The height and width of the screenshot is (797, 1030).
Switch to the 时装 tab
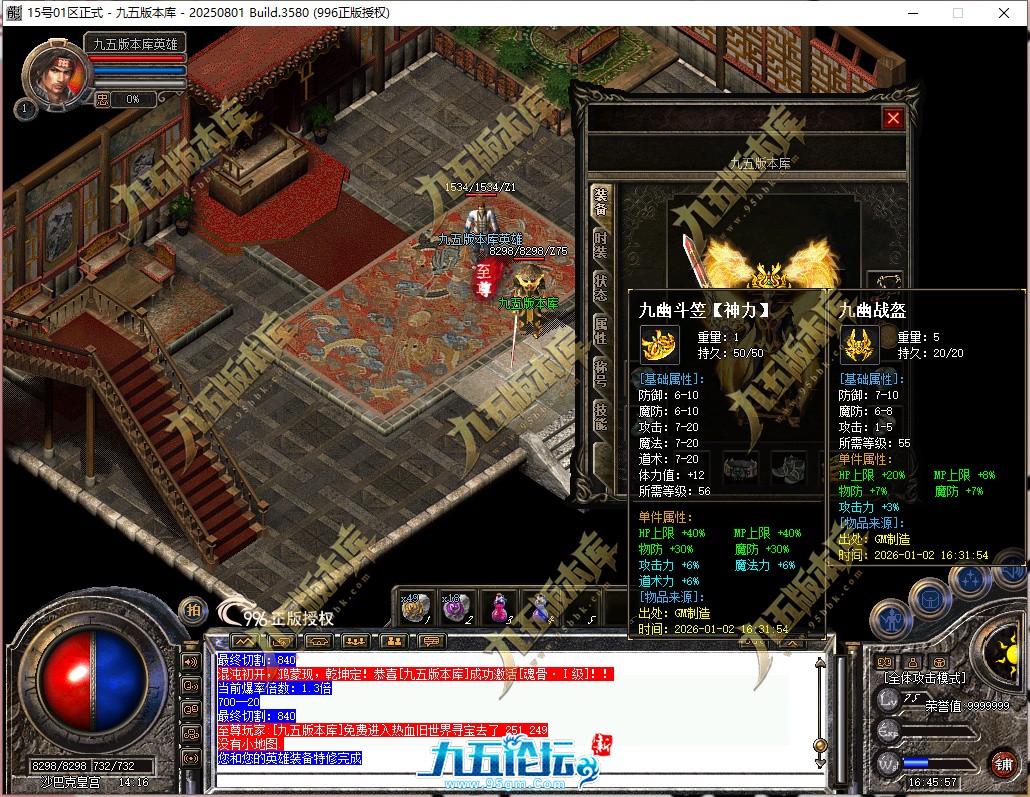(601, 244)
